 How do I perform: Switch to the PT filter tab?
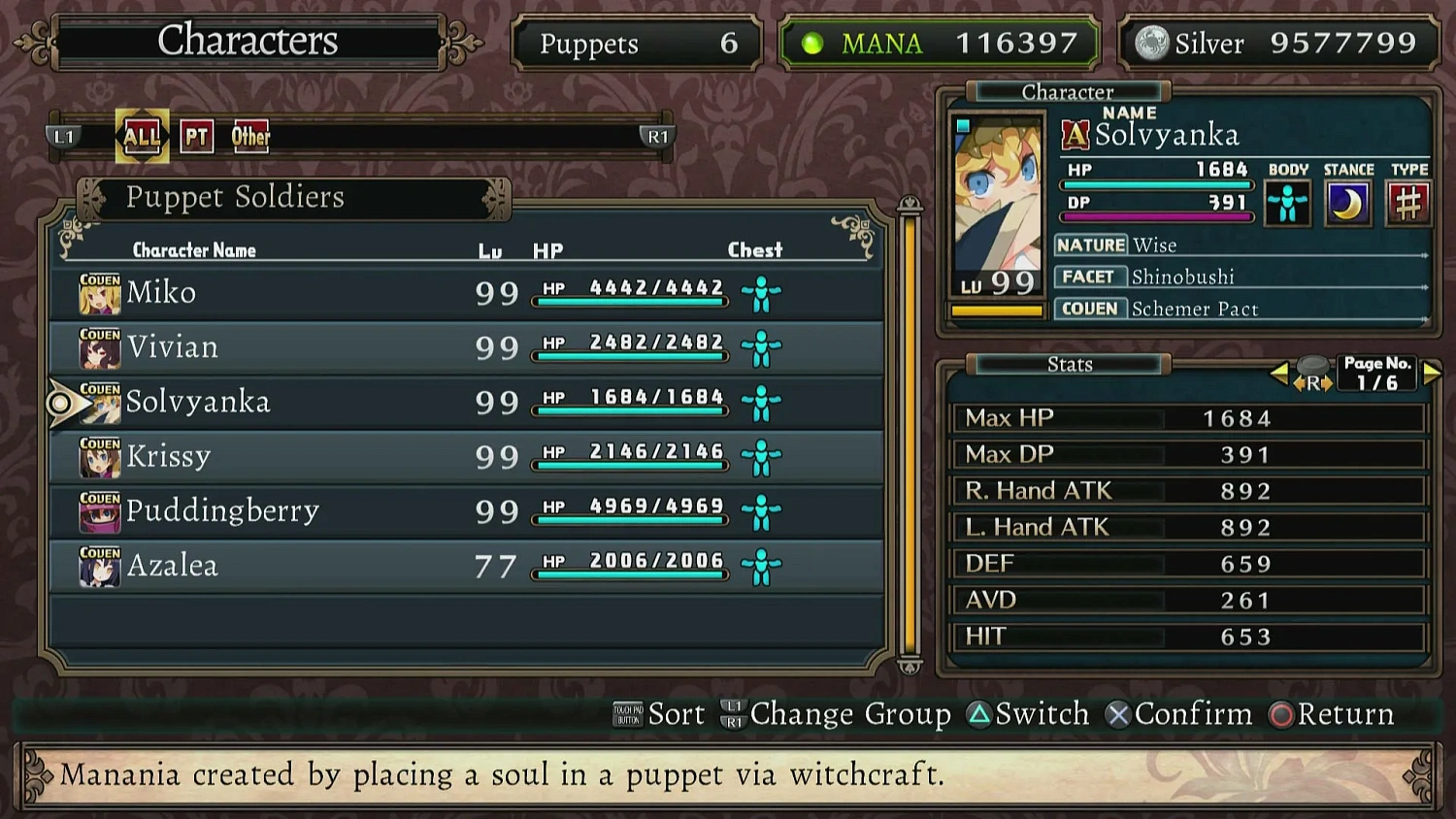[x=196, y=136]
